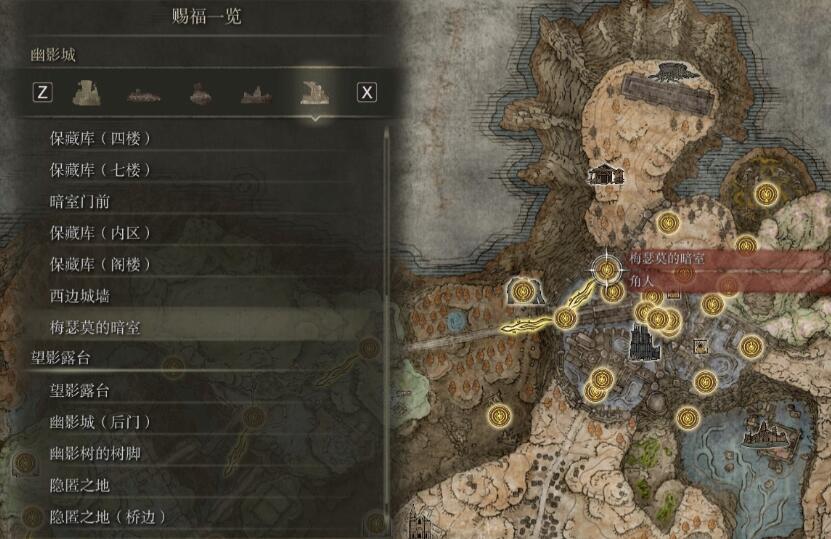Click the colosseum building icon on map

606,175
